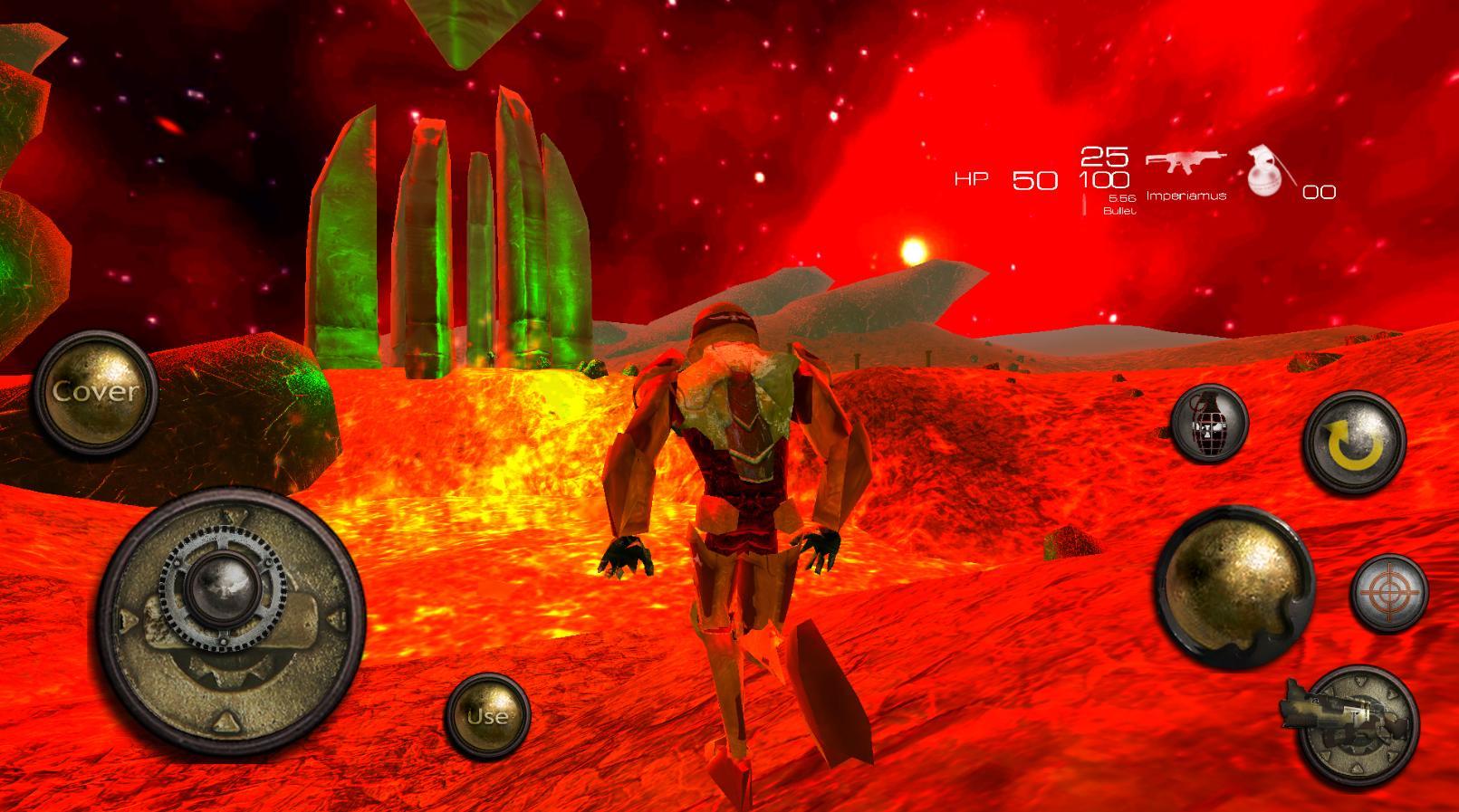Tap the Use button
The image size is (1459, 812).
tap(487, 715)
